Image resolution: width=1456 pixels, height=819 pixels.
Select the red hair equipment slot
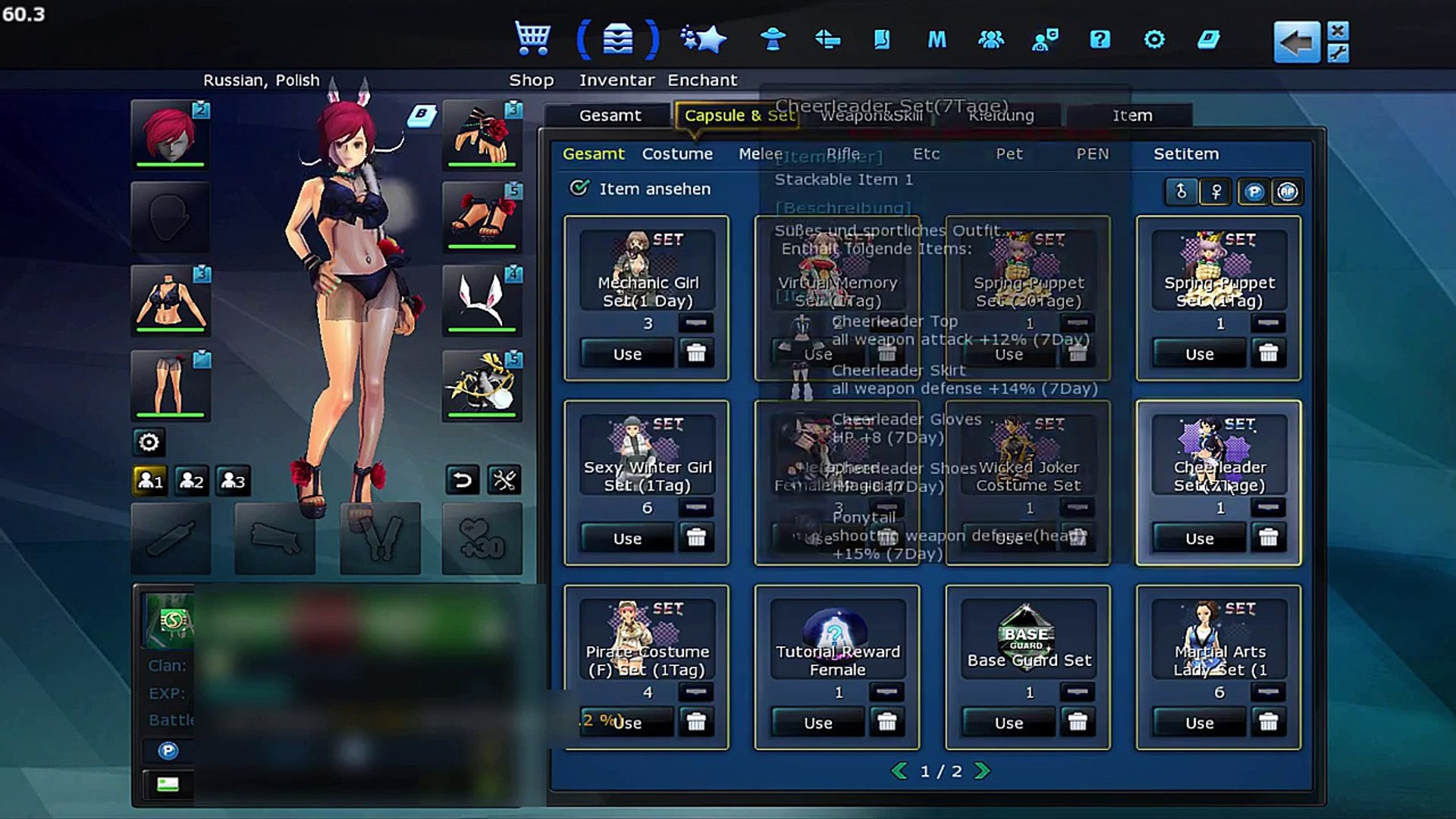point(171,134)
